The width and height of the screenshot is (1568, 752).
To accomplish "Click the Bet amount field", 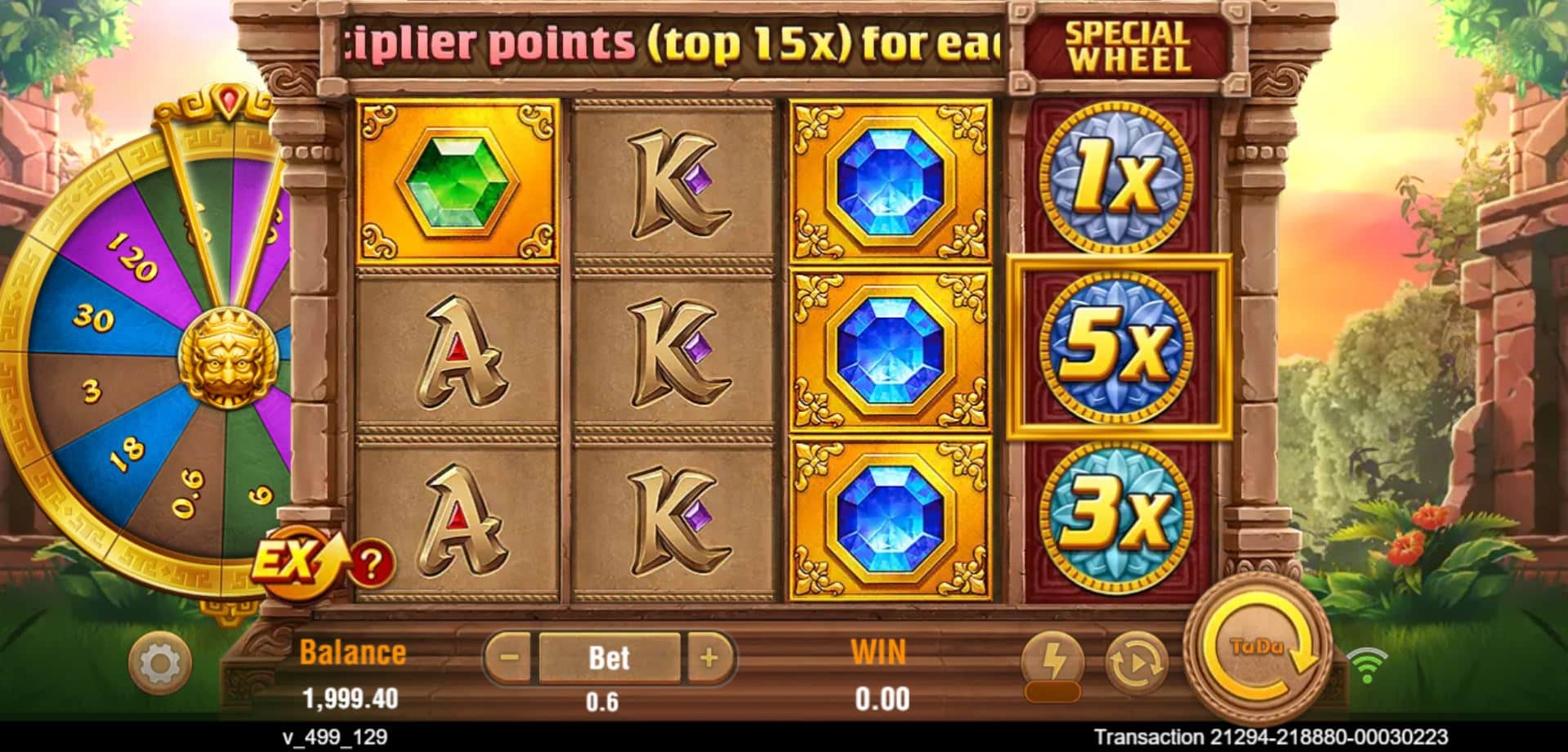I will click(609, 657).
